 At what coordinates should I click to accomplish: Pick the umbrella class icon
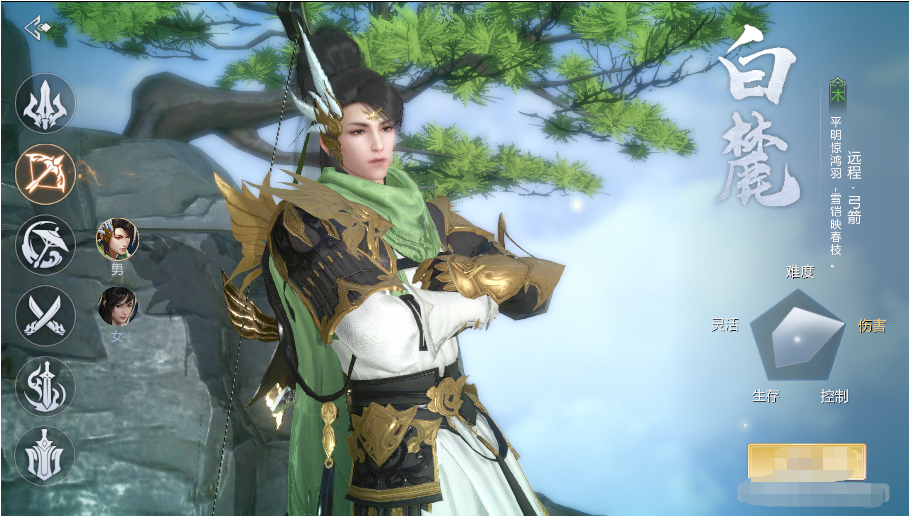(x=45, y=244)
